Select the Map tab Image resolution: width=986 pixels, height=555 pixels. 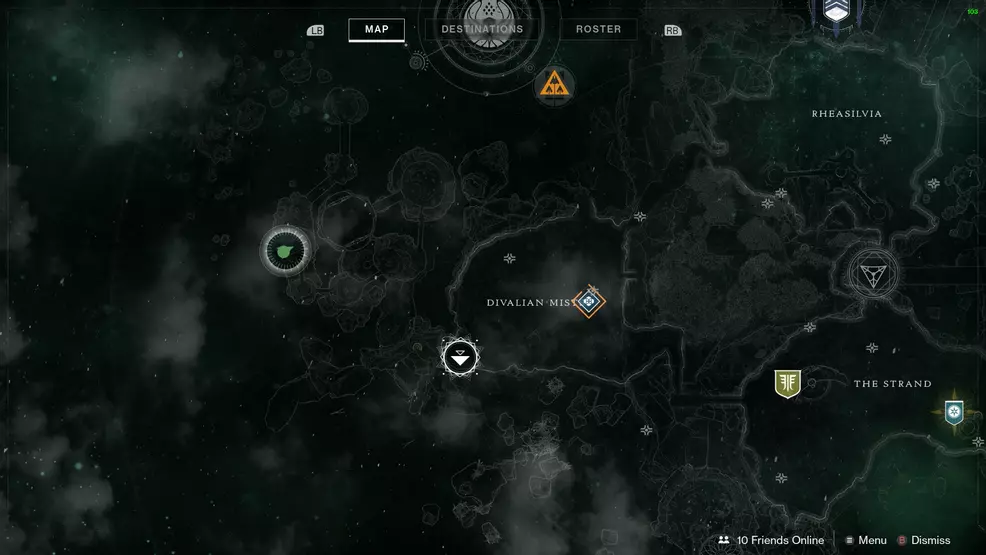point(377,29)
